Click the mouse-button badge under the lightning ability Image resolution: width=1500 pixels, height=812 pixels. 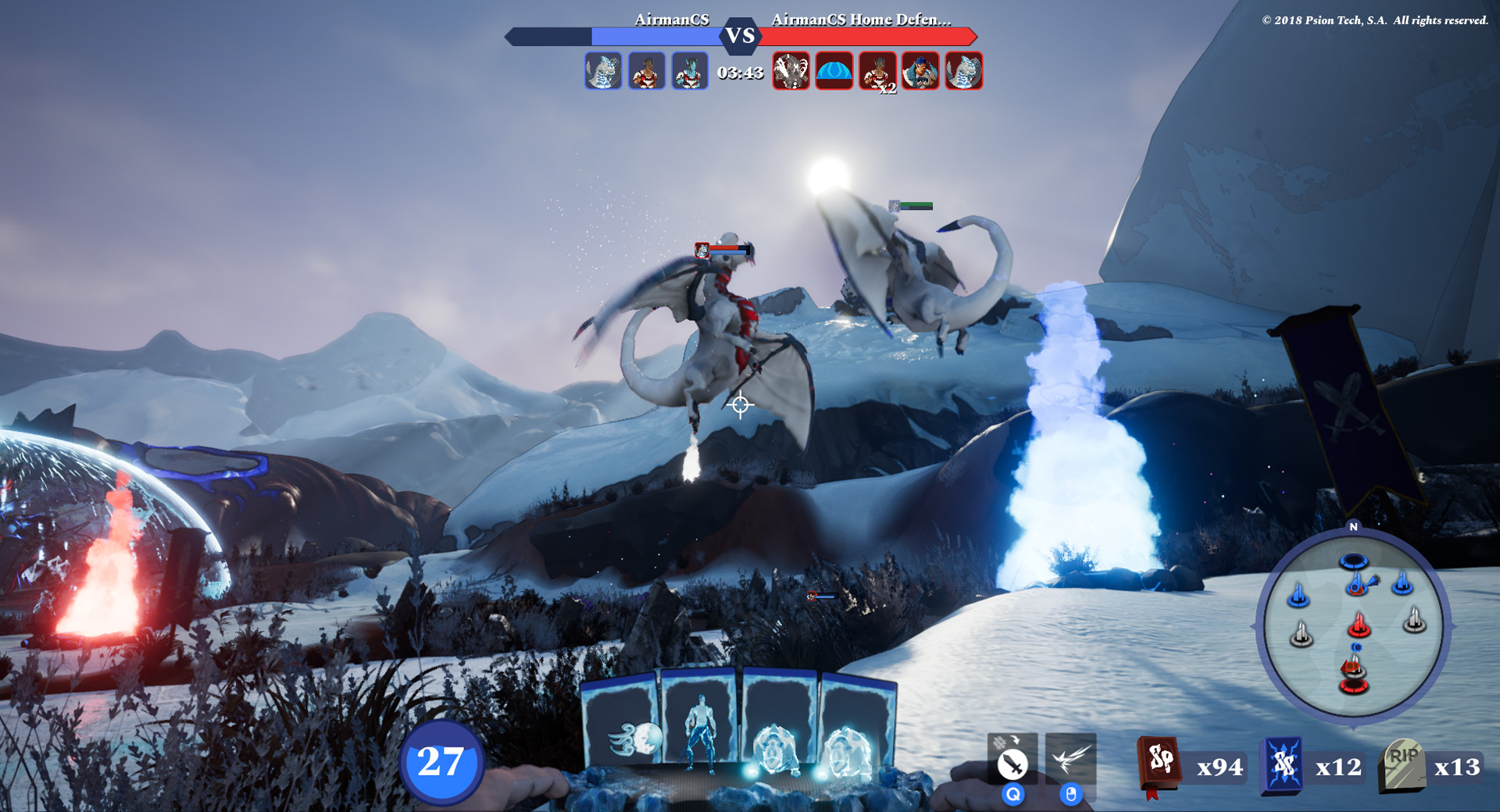click(x=1072, y=795)
